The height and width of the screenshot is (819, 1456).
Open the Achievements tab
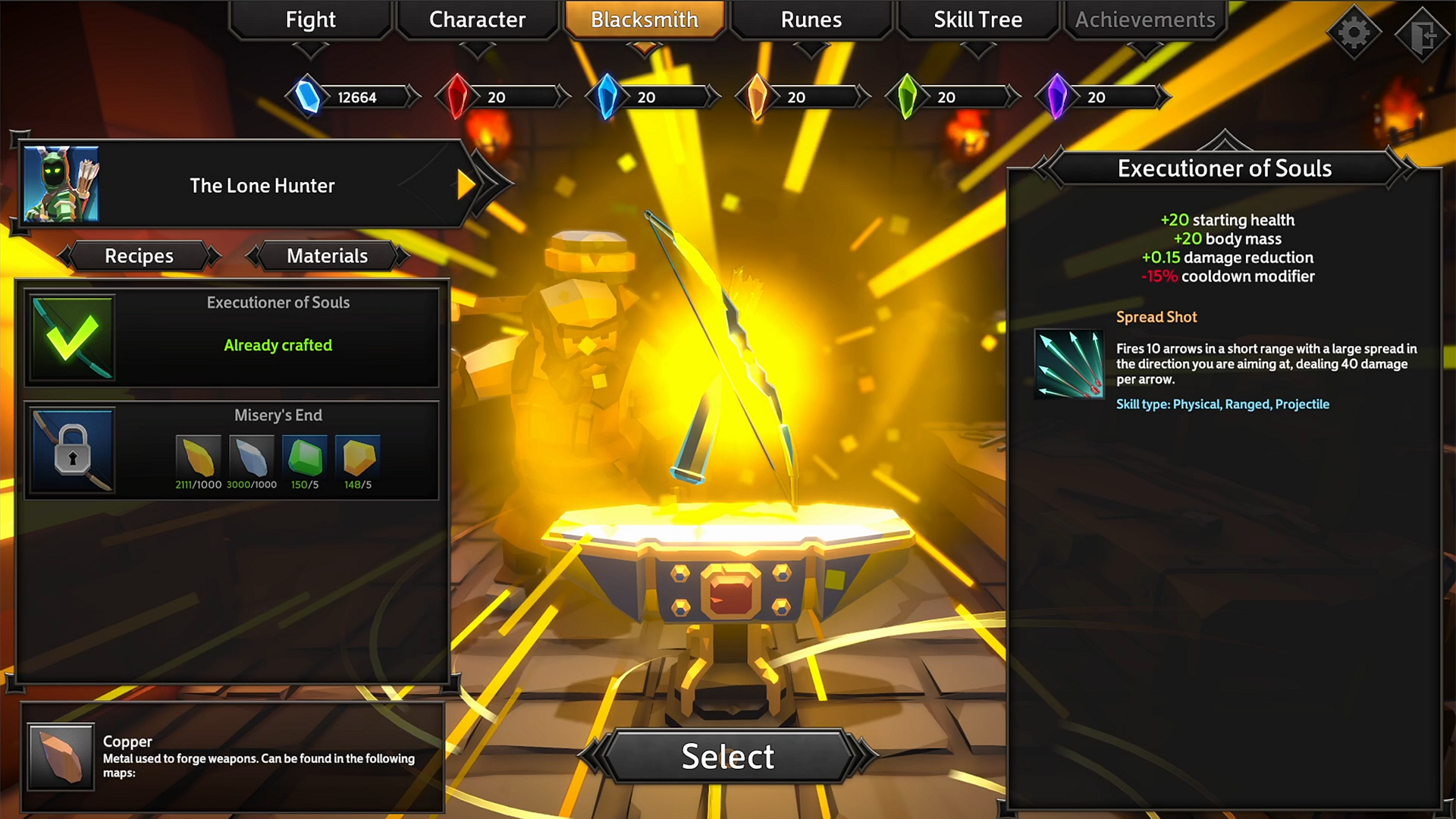[1144, 20]
